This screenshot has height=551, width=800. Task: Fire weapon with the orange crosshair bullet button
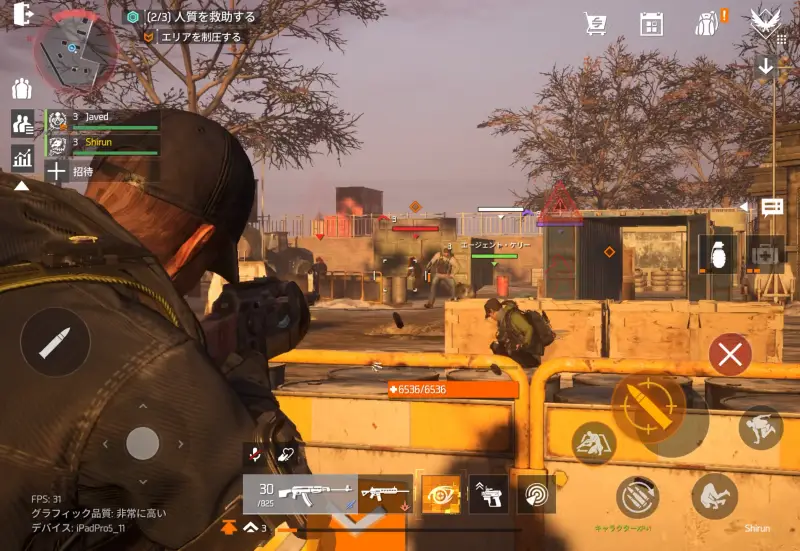(x=648, y=410)
